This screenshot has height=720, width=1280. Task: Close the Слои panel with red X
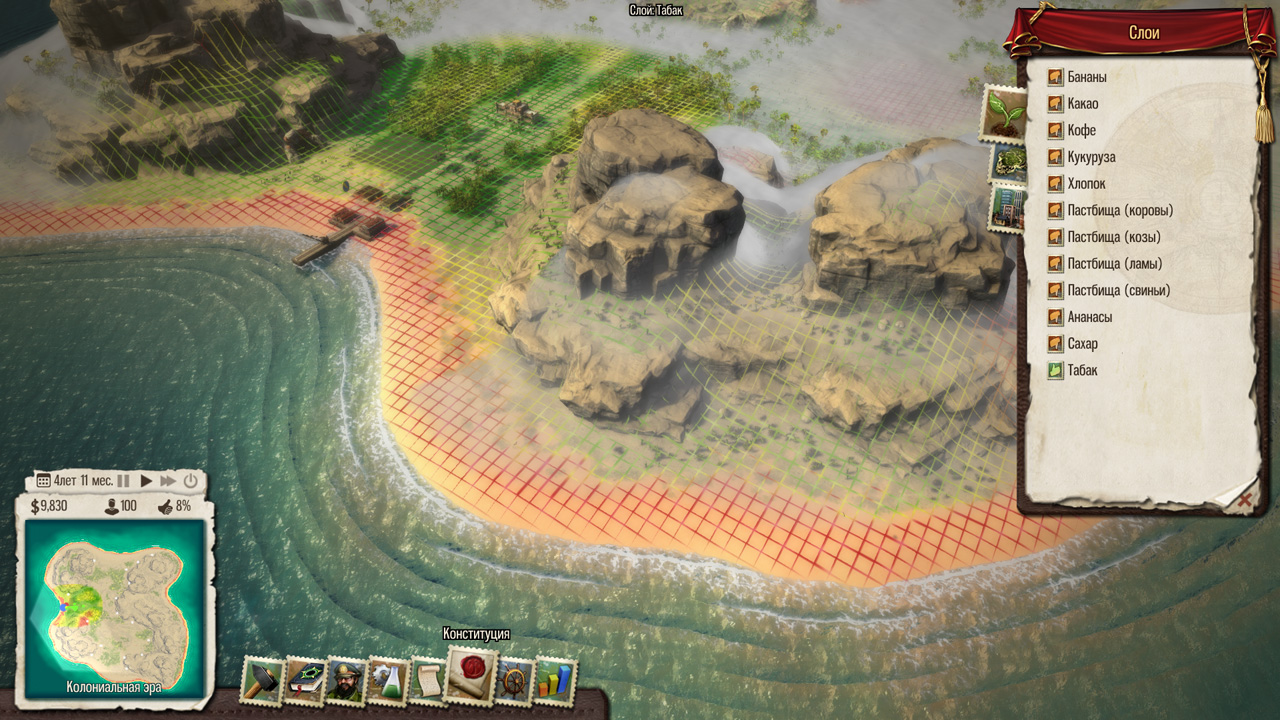pos(1245,502)
